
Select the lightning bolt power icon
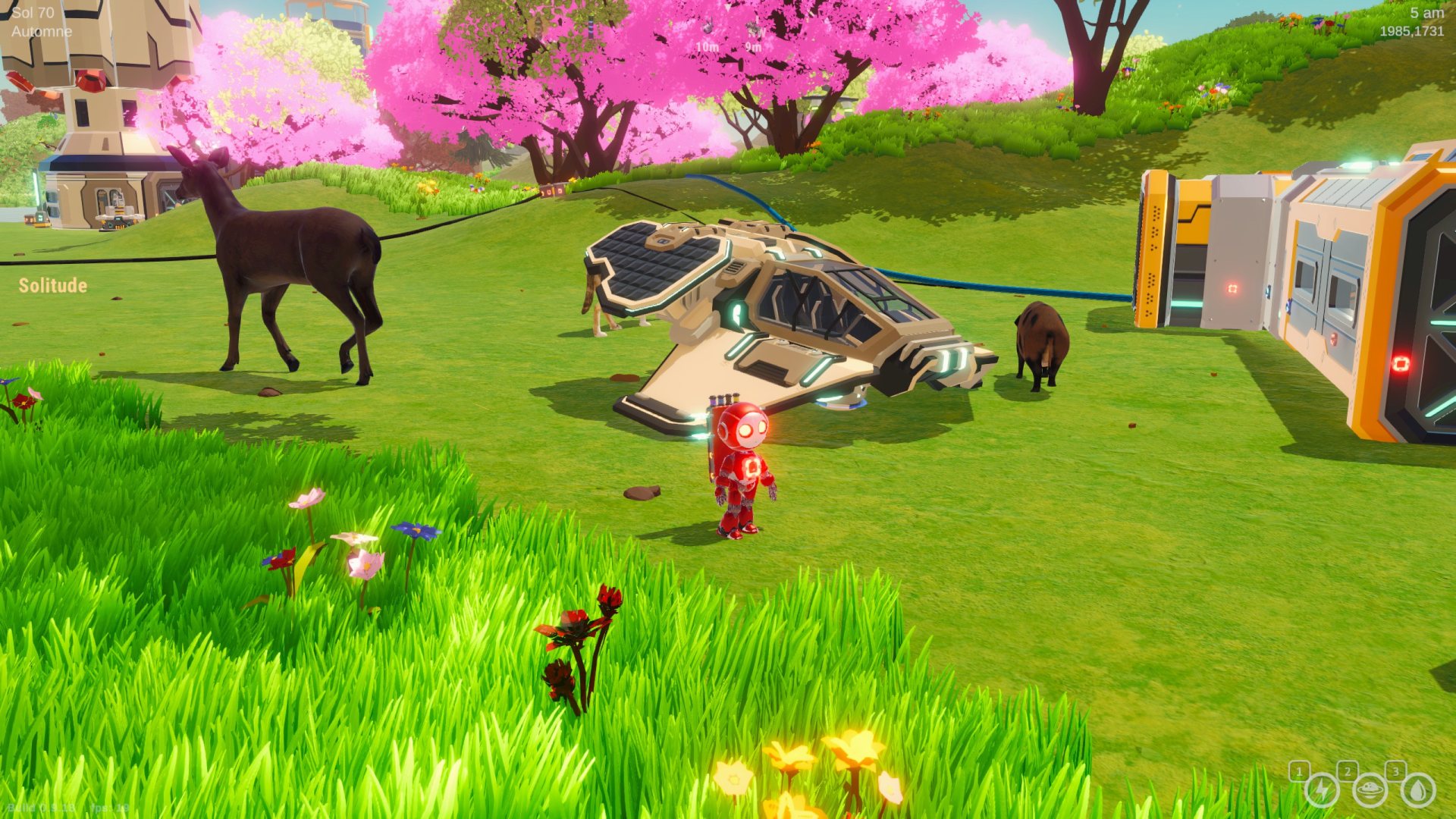1322,791
